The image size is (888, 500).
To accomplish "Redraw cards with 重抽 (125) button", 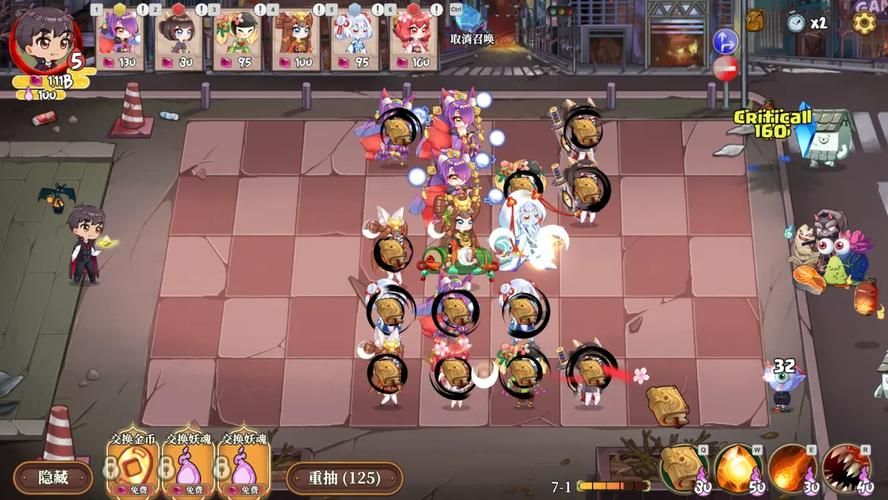I will (x=344, y=478).
